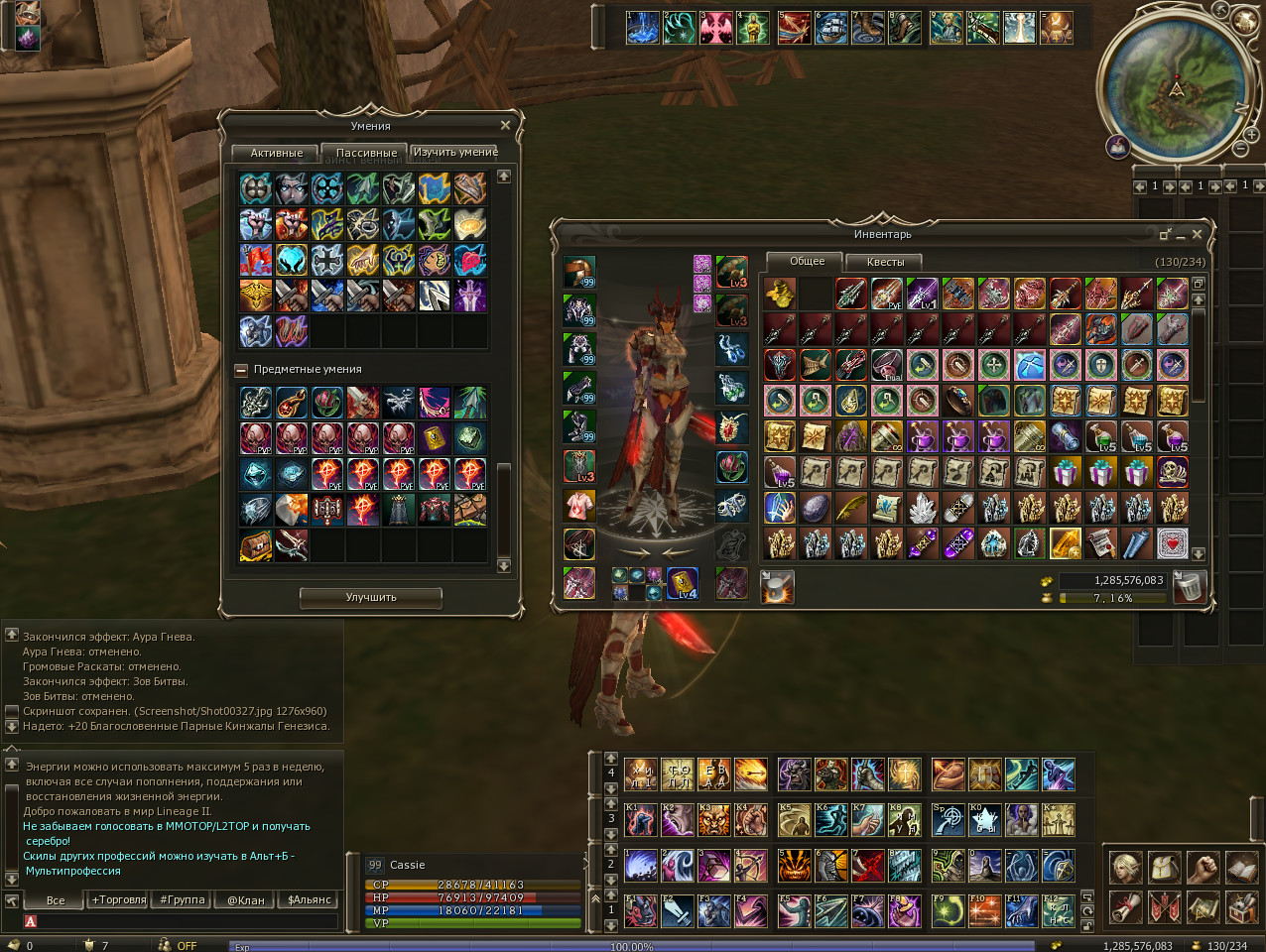The width and height of the screenshot is (1266, 952).
Task: Select the red heart card item
Action: pyautogui.click(x=1172, y=542)
